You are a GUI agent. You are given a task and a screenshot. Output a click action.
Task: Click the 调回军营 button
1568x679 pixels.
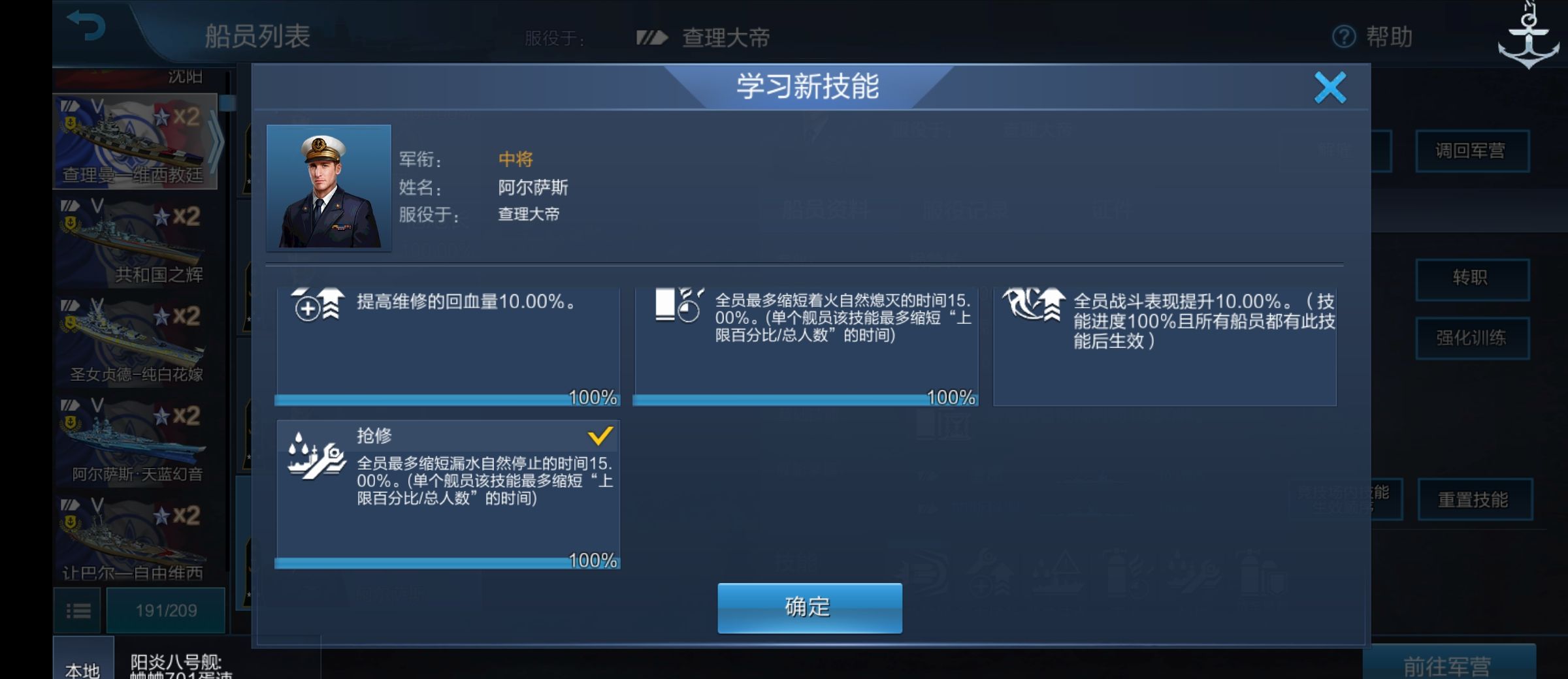[x=1472, y=150]
